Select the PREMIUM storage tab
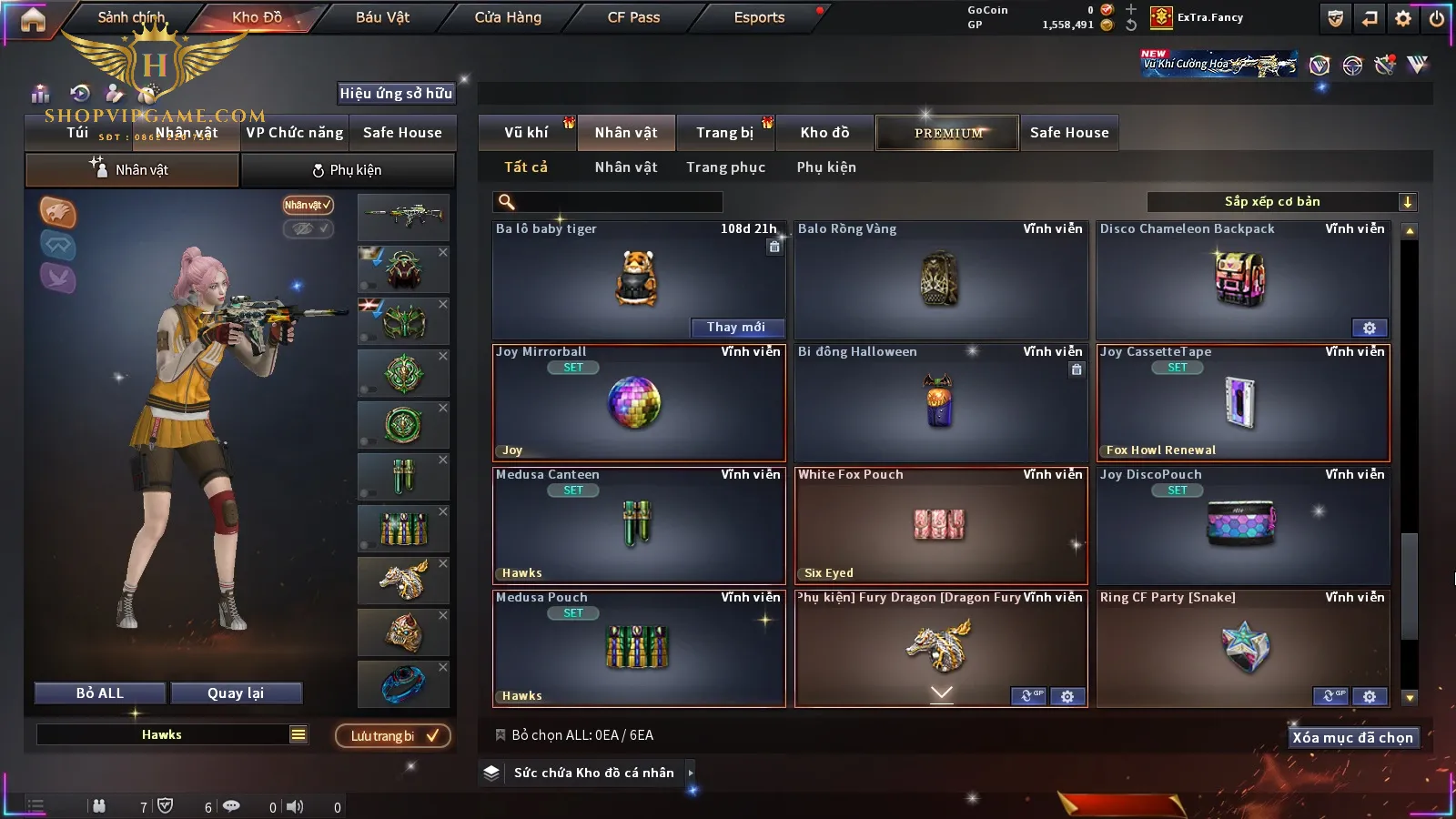The height and width of the screenshot is (819, 1456). click(x=948, y=133)
